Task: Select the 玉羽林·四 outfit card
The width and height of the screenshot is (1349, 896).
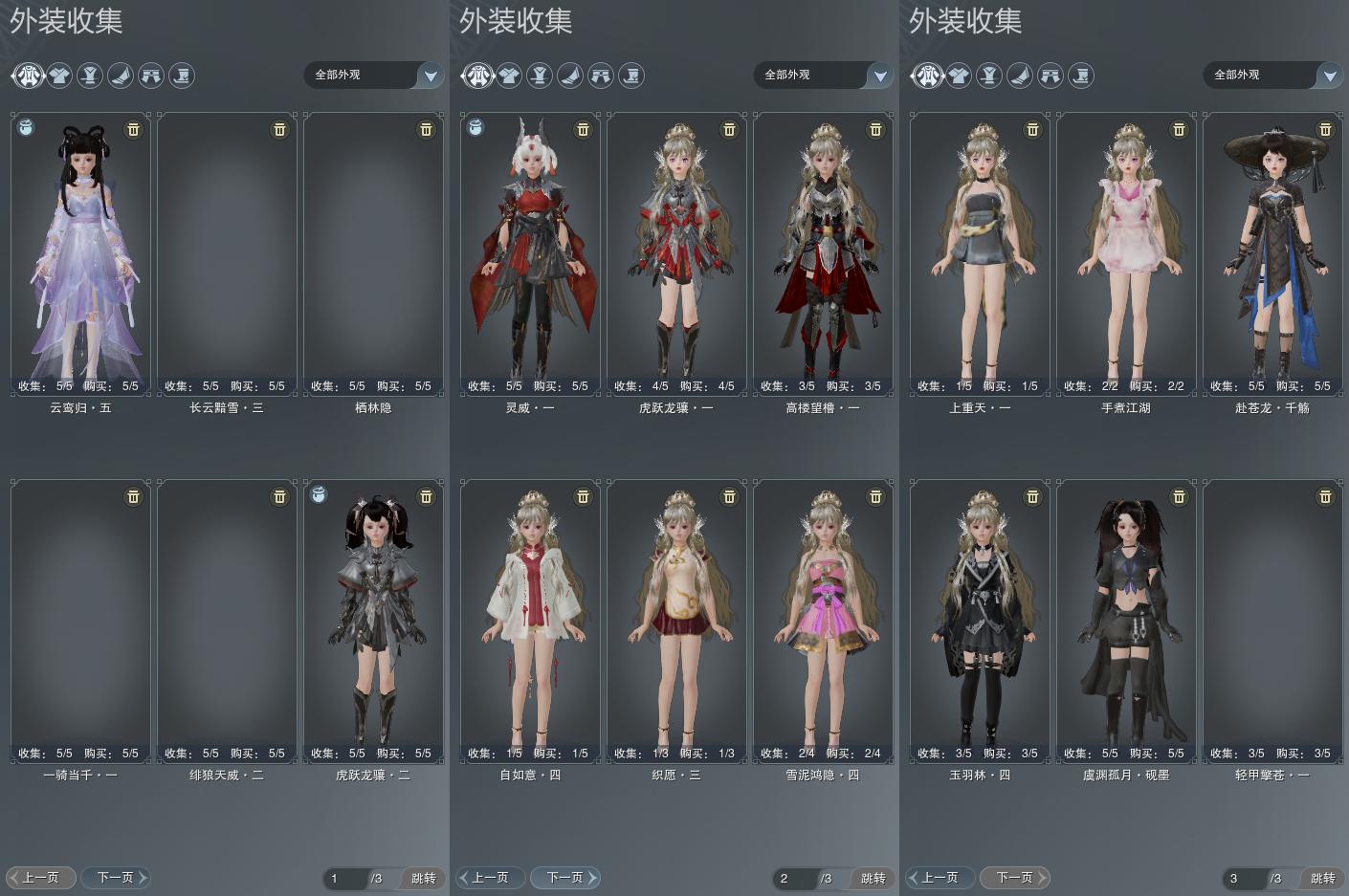Action: click(x=980, y=621)
